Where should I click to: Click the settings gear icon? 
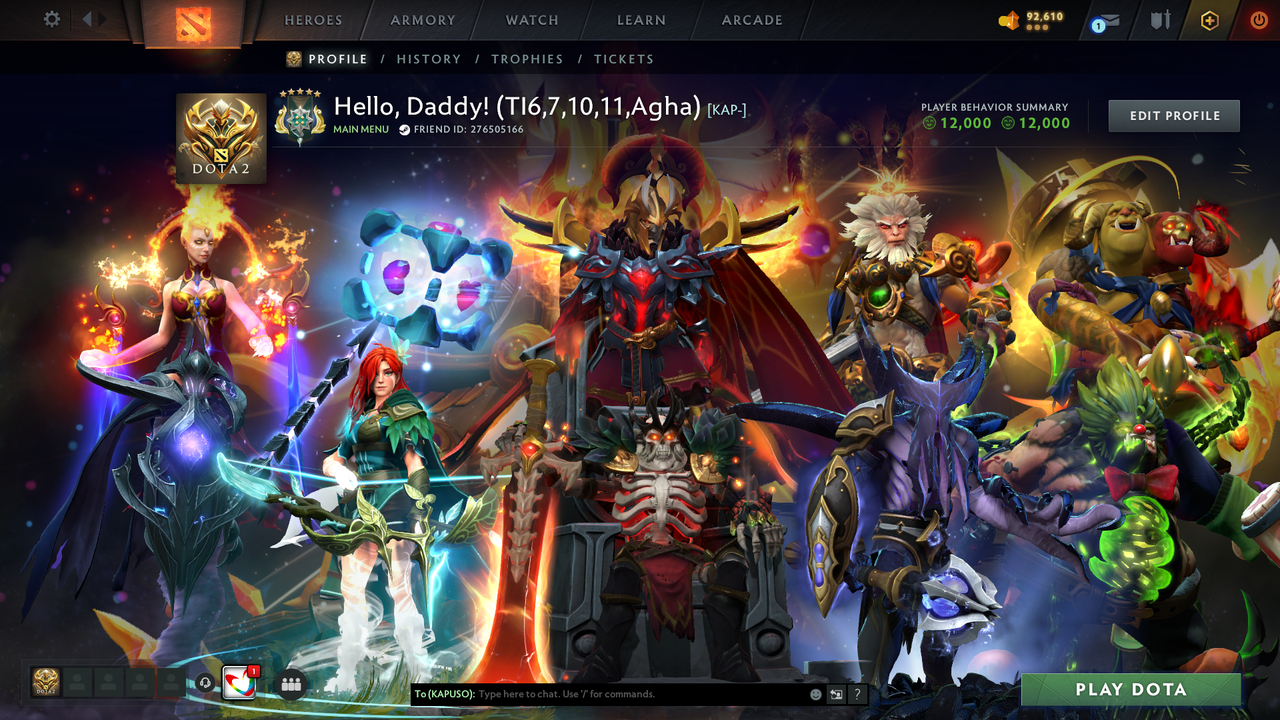pyautogui.click(x=50, y=18)
